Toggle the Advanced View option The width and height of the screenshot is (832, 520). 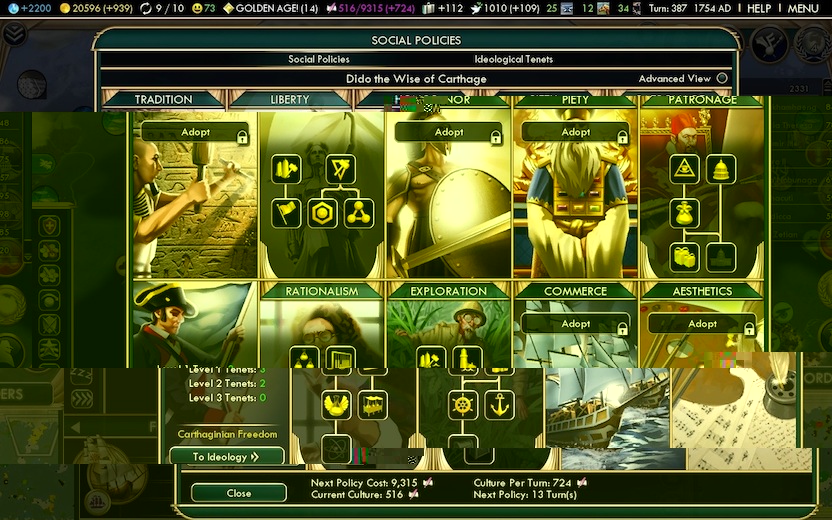[x=722, y=79]
